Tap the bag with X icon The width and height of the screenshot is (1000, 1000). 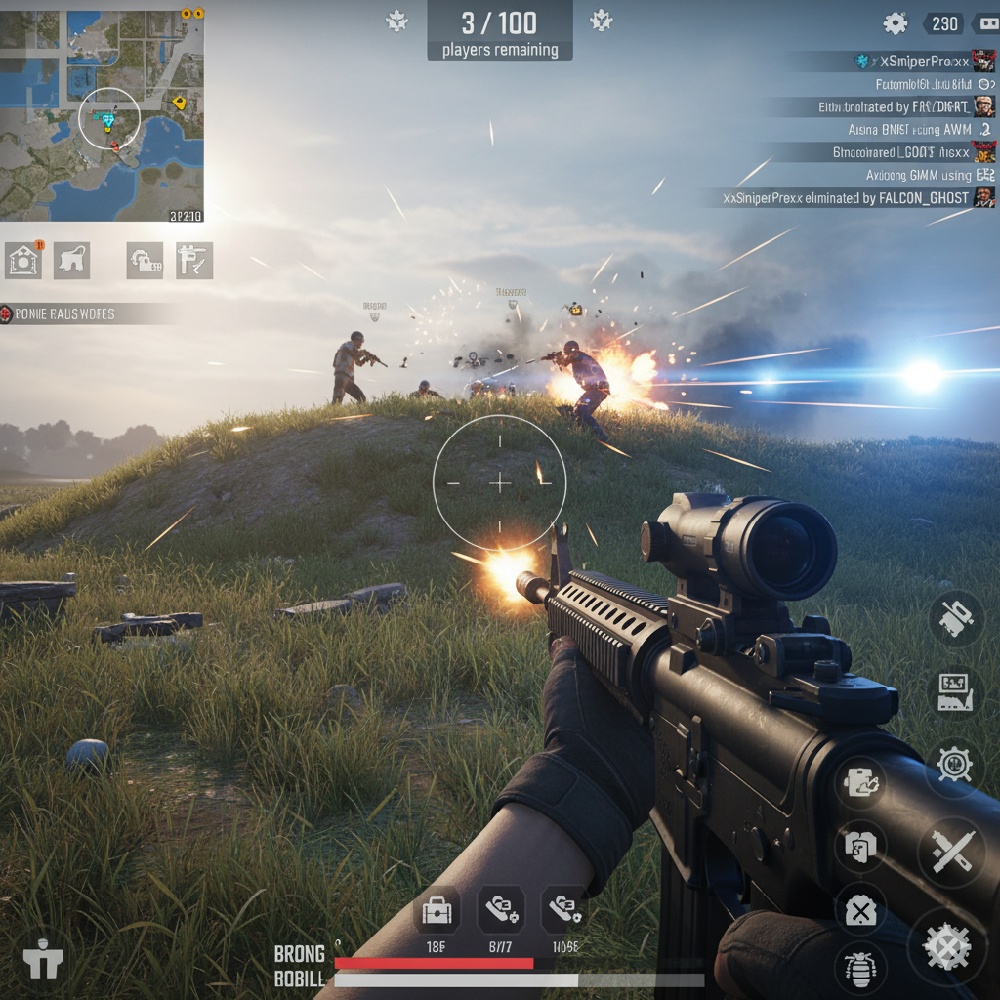pos(860,911)
